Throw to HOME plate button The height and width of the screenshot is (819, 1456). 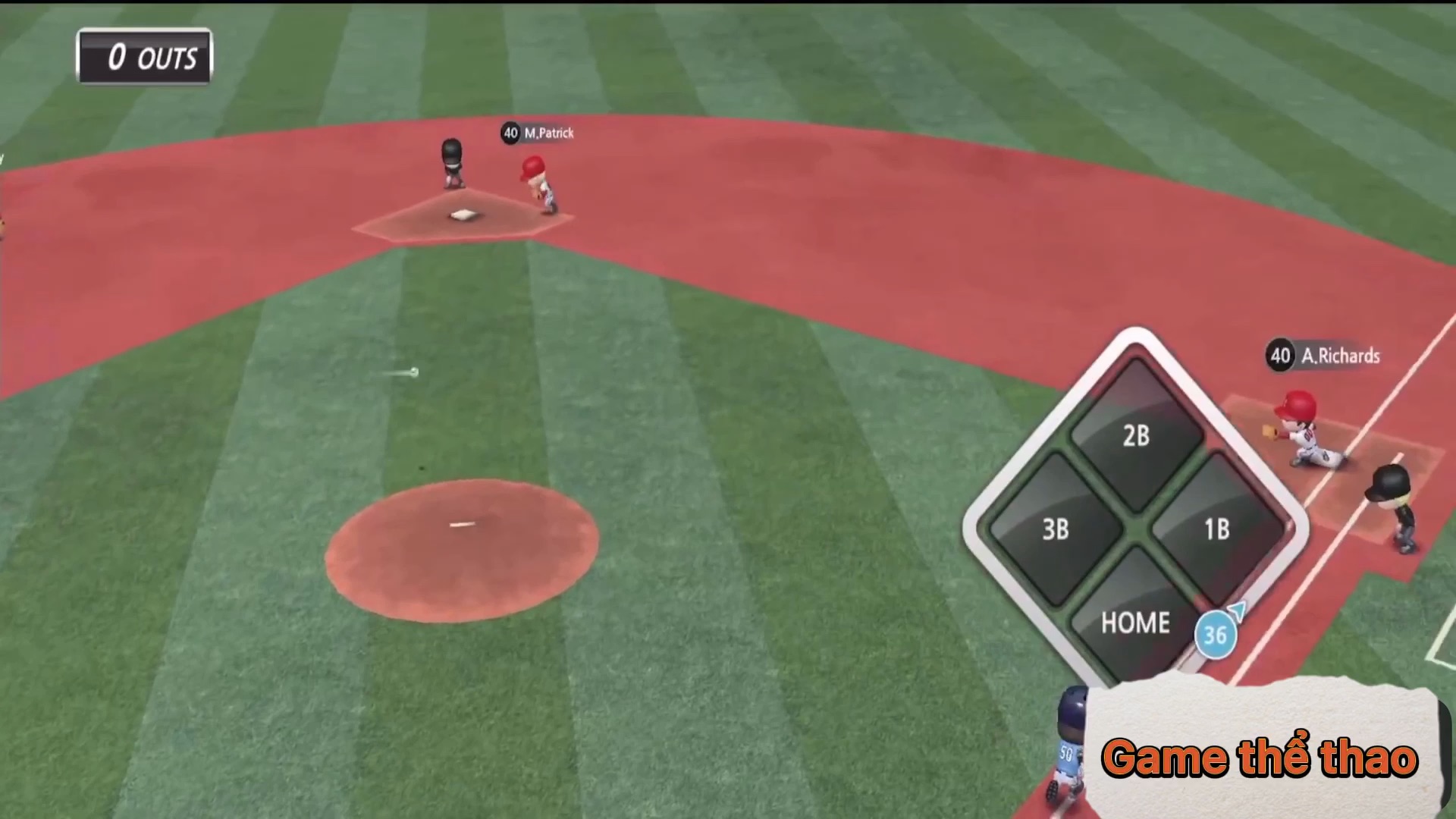tap(1134, 622)
